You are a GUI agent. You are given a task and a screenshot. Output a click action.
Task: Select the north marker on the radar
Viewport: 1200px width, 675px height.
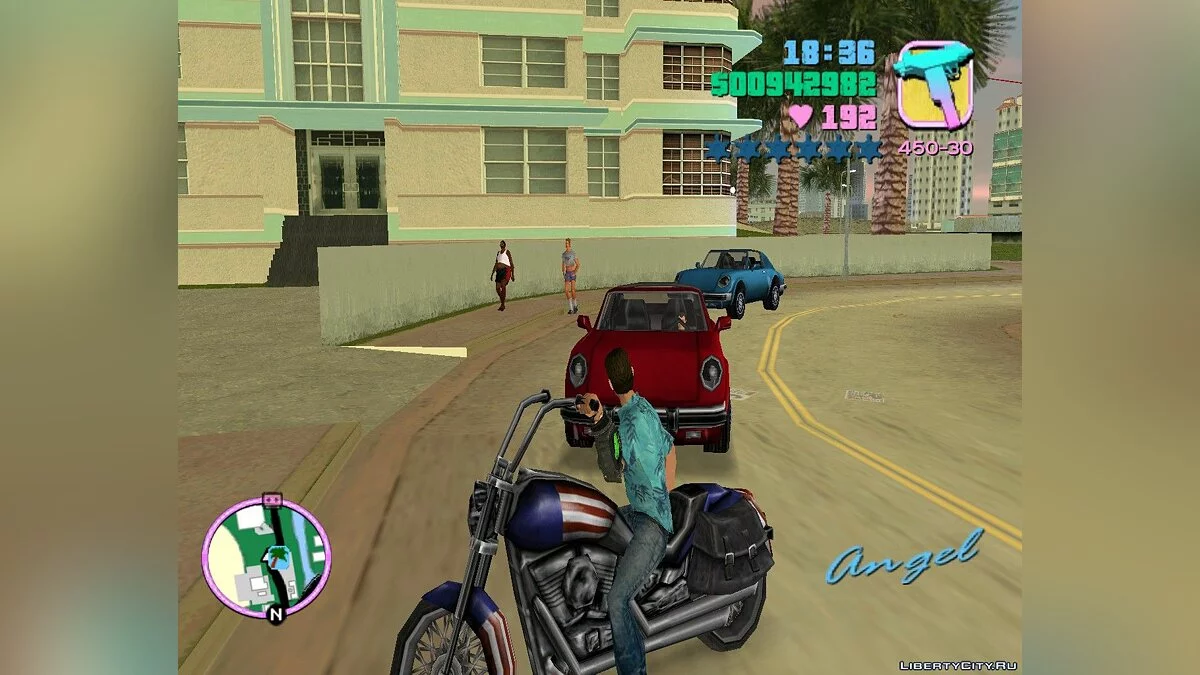[276, 615]
